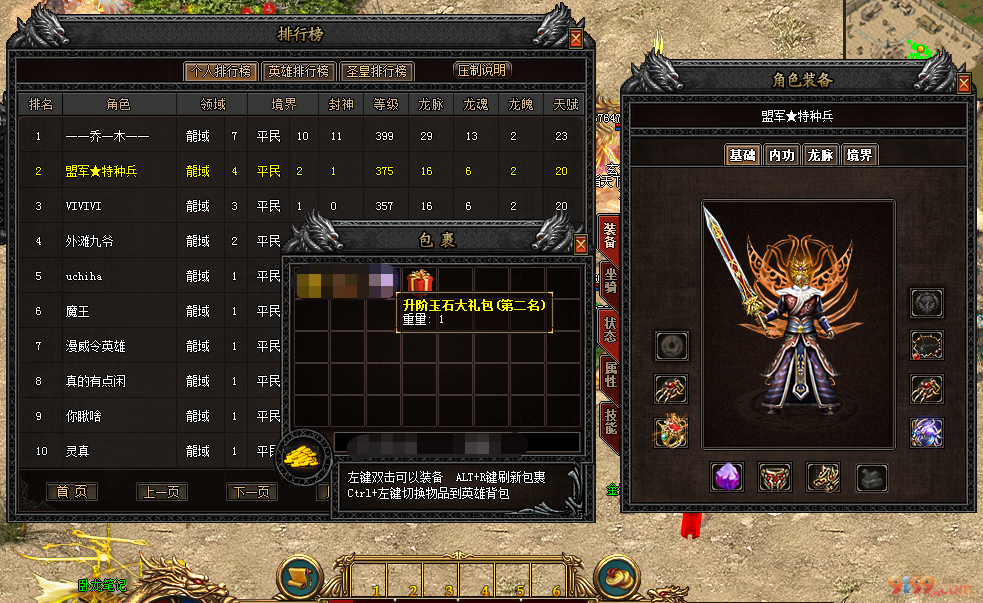Select the rank 1 player row
The image size is (983, 603).
point(300,136)
